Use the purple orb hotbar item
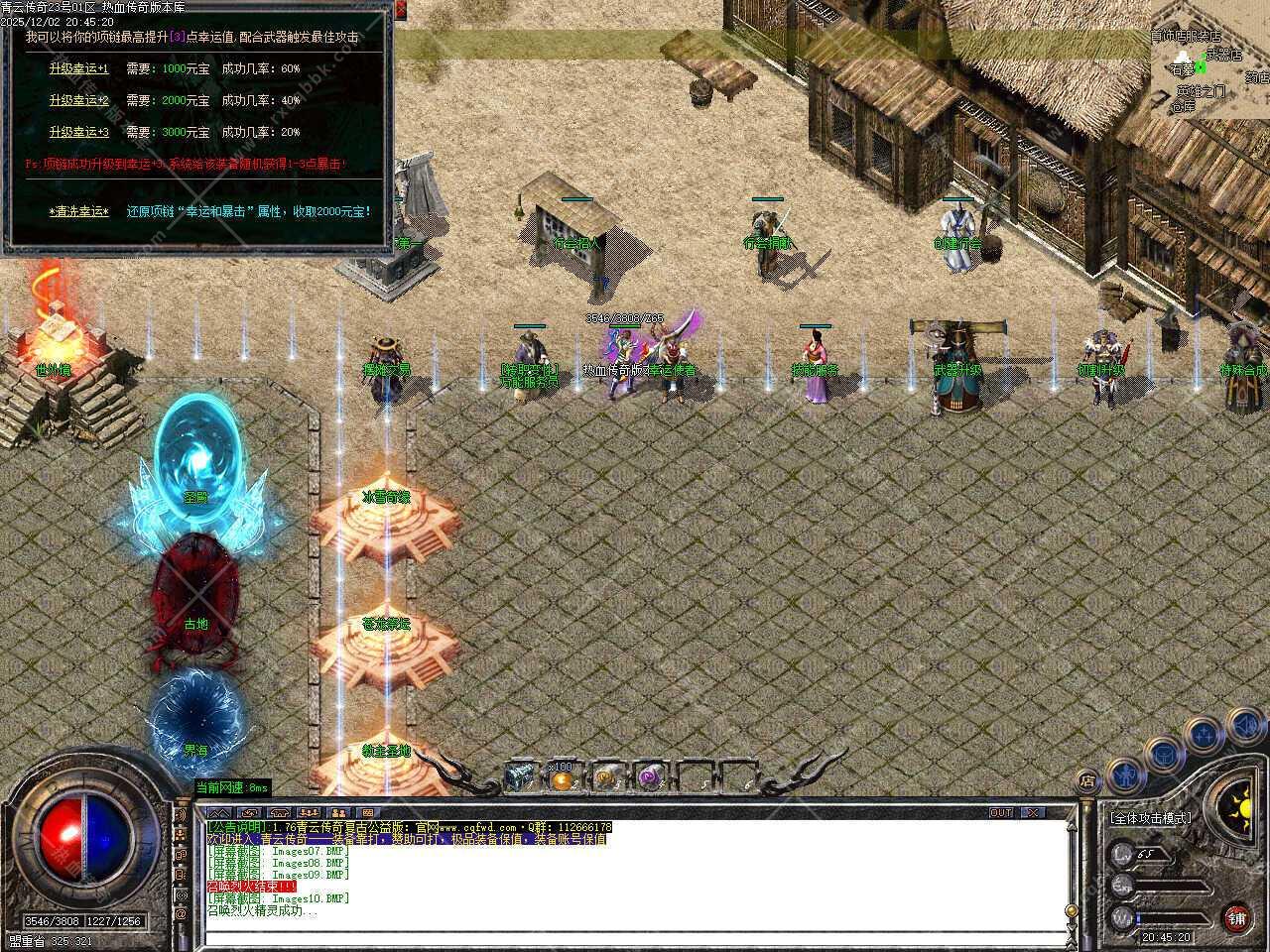Viewport: 1270px width, 952px height. 649,777
